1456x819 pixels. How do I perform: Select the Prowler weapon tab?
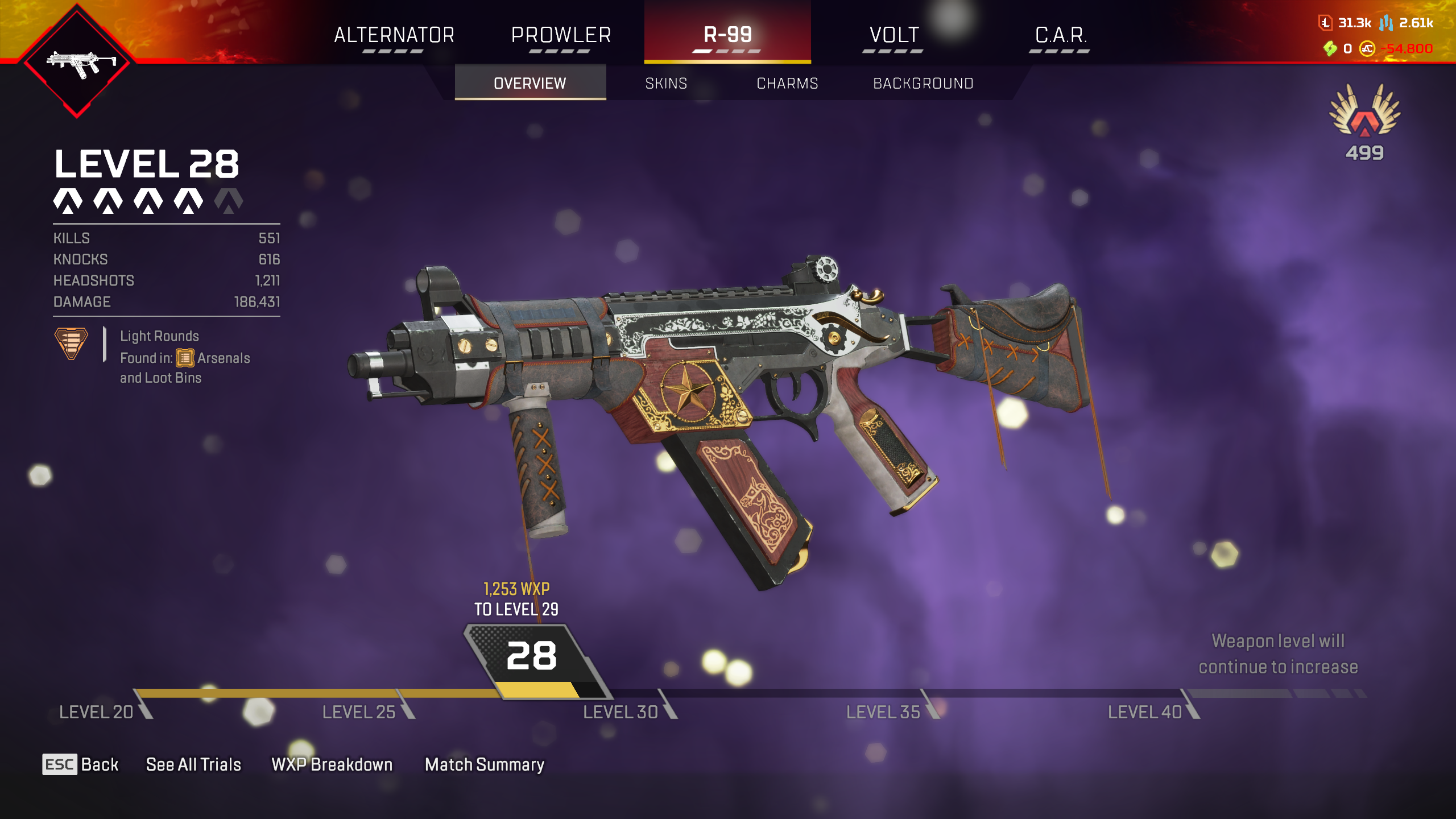(561, 35)
